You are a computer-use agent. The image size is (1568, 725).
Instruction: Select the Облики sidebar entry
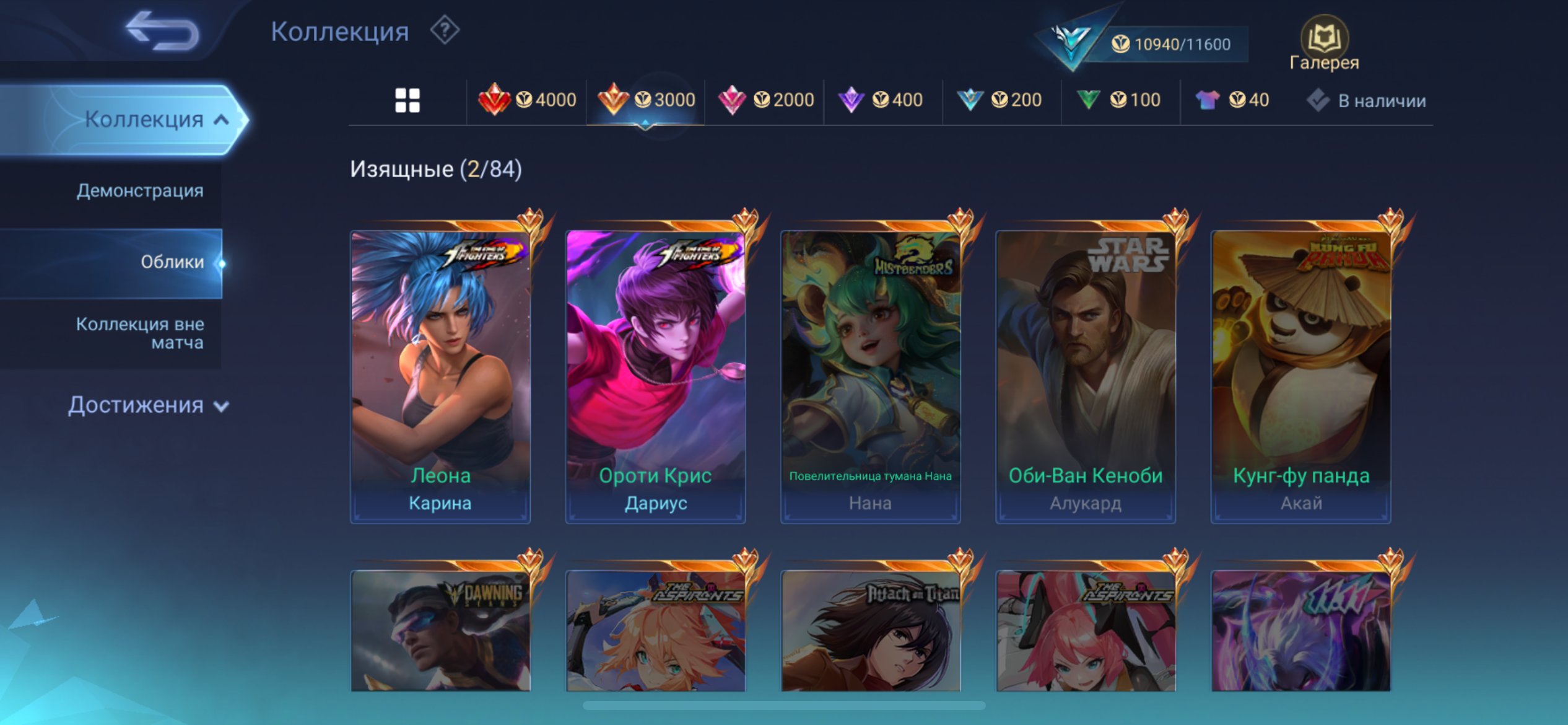point(172,262)
